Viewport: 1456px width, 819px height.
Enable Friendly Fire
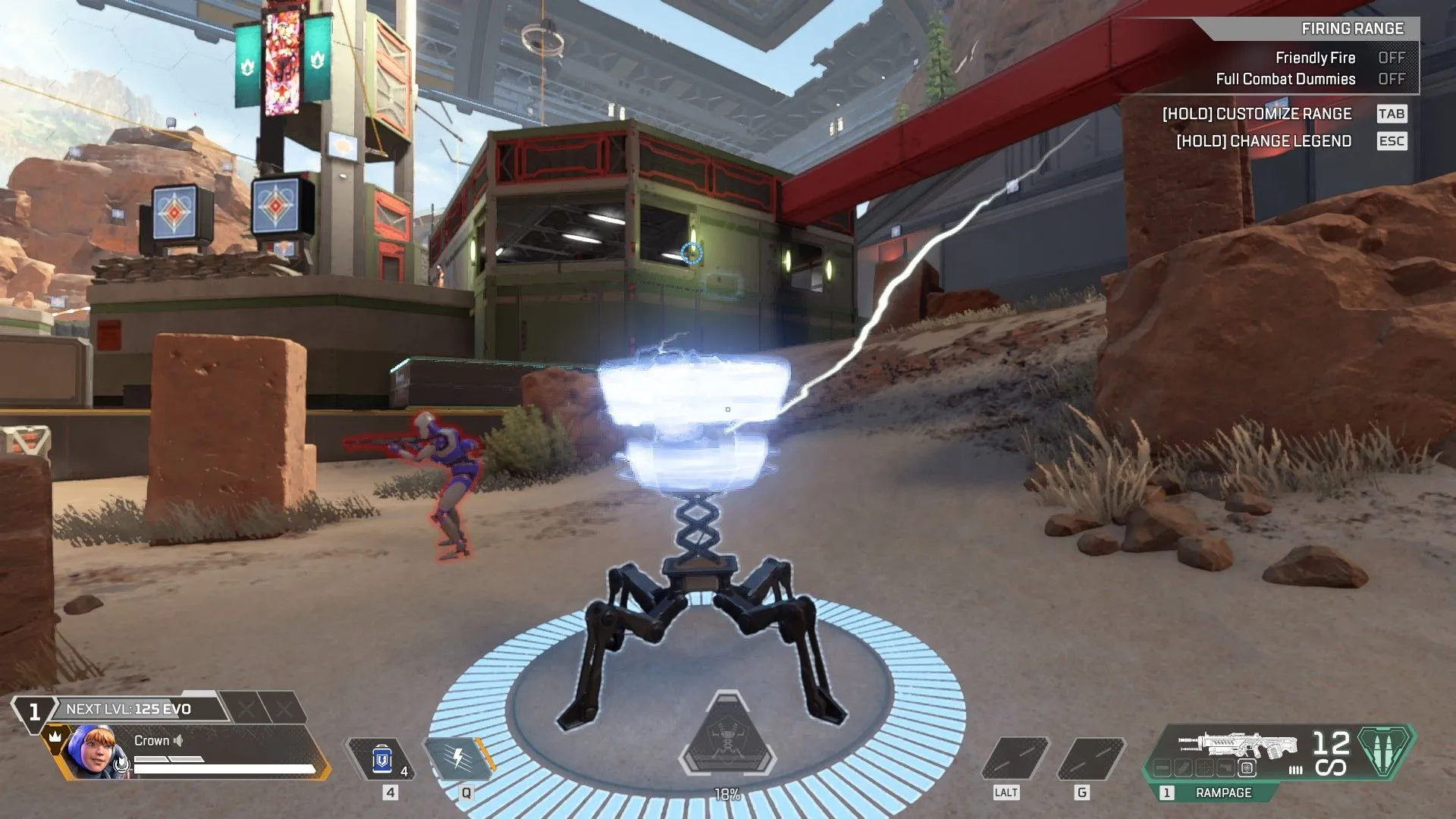click(x=1392, y=58)
